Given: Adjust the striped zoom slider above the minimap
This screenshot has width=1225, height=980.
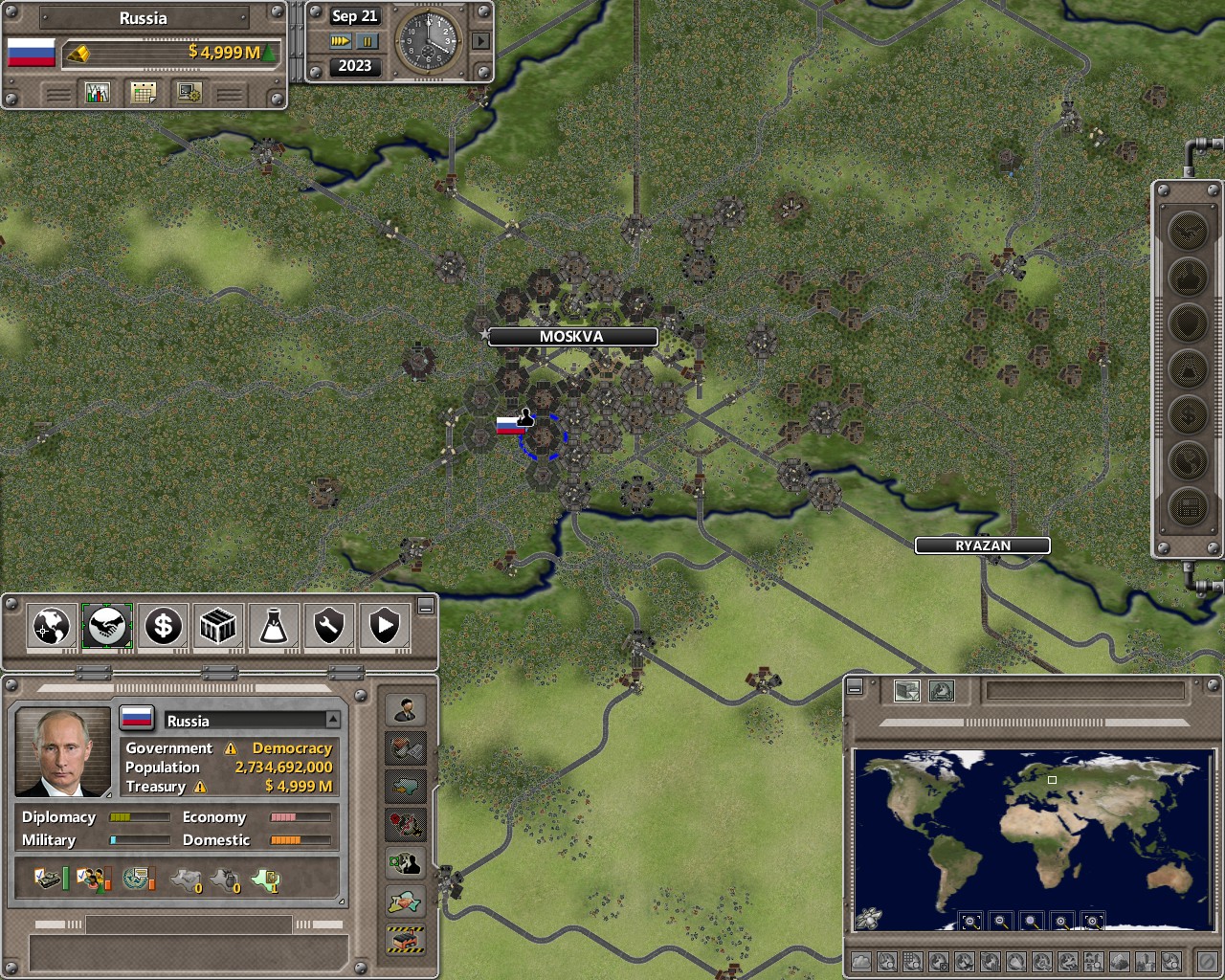Looking at the screenshot, I should (x=1036, y=722).
